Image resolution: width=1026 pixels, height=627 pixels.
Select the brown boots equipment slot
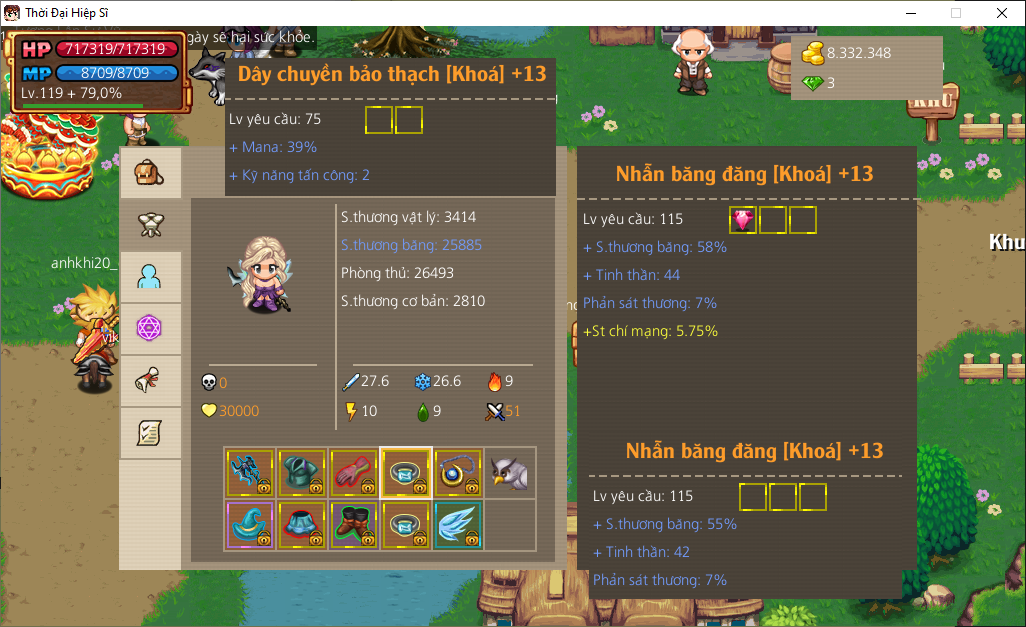(x=354, y=525)
